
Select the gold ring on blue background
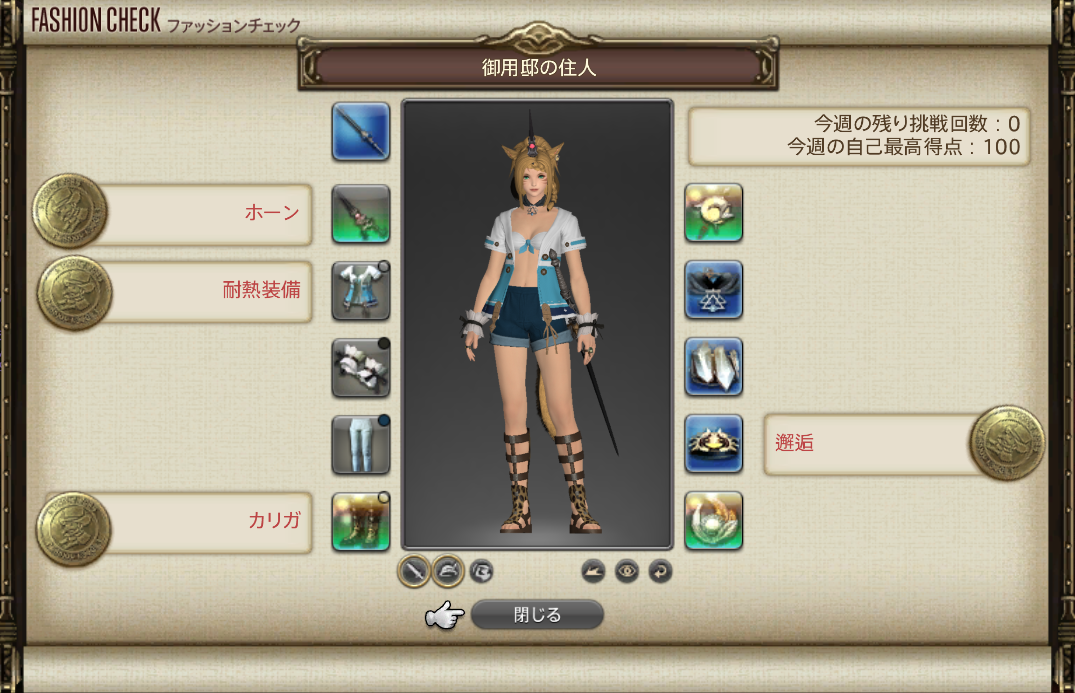click(x=713, y=444)
